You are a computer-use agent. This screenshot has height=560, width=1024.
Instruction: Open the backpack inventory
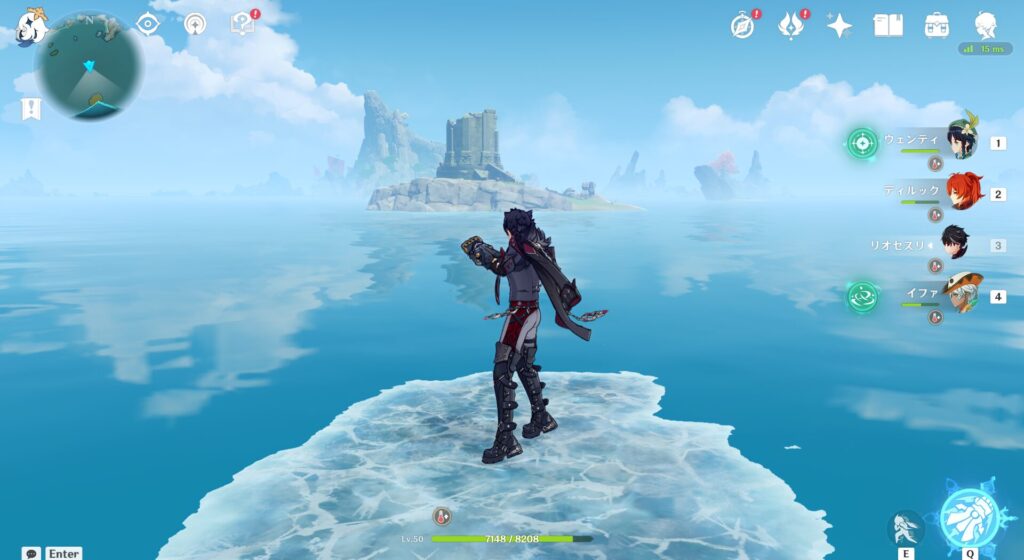click(937, 25)
